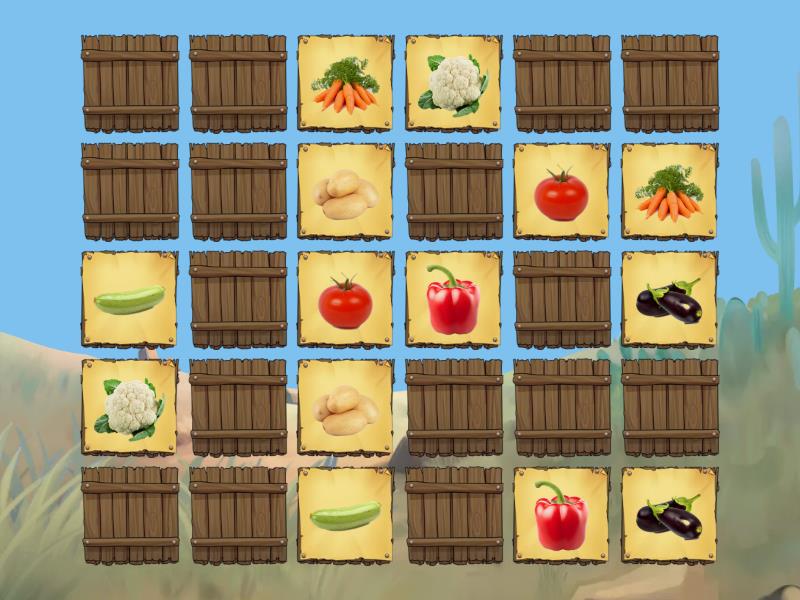This screenshot has height=600, width=800.
Task: Choose the carrot card beside the tomato
Action: click(x=669, y=192)
